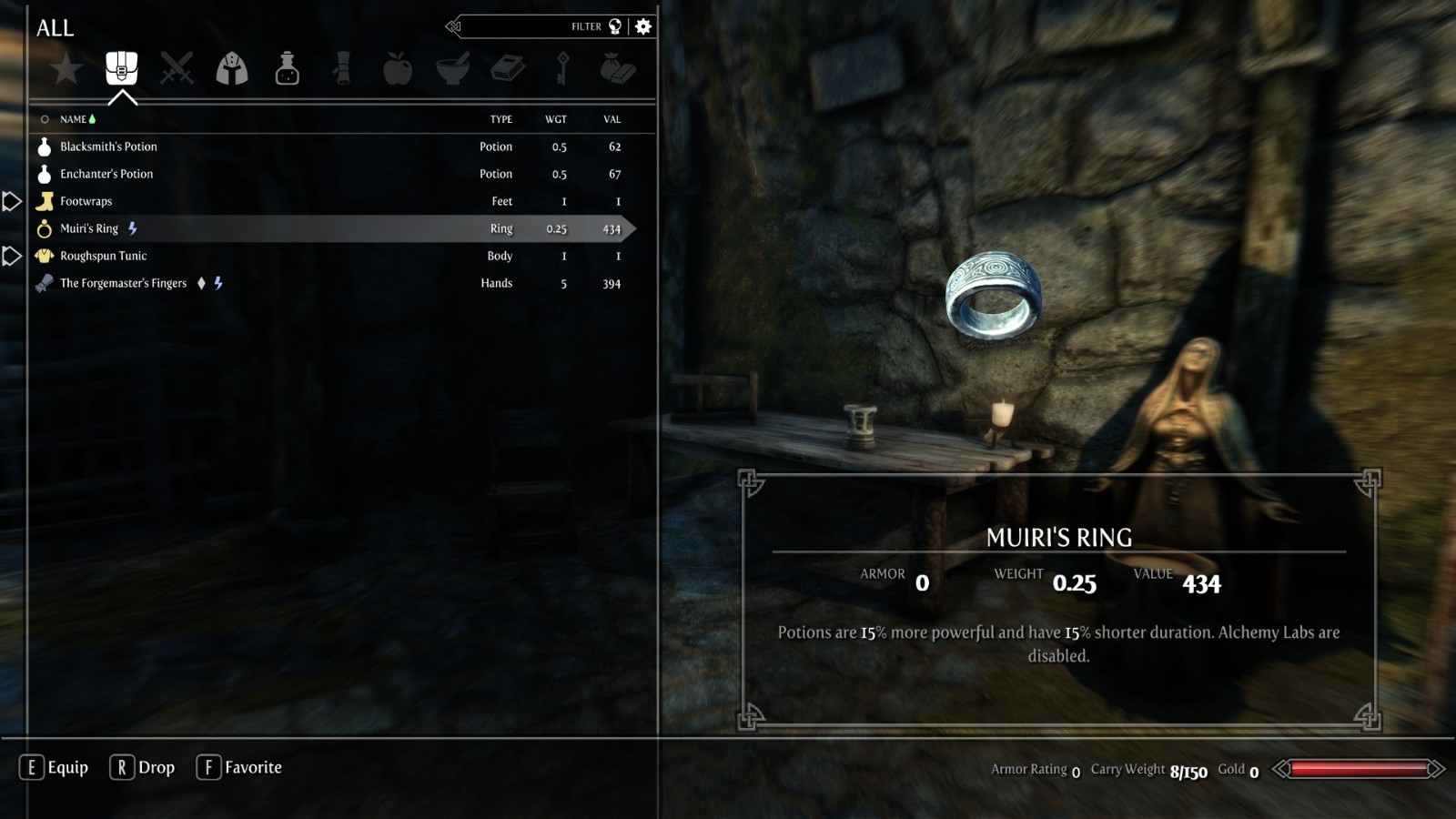1456x819 pixels.
Task: Select The Forgemaster's Fingers gauntlets
Action: click(123, 283)
